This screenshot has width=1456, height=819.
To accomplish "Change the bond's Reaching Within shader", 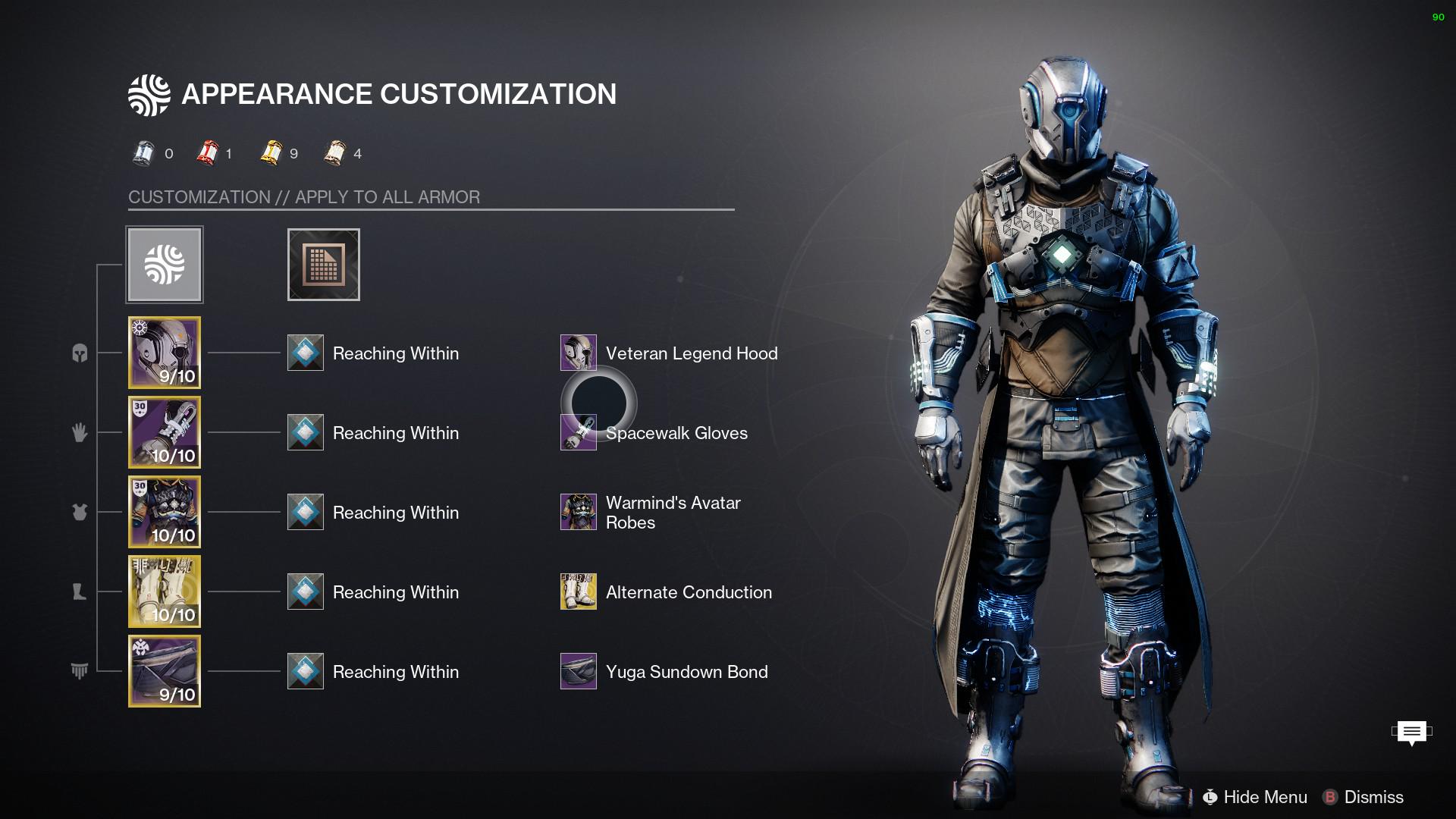I will pyautogui.click(x=306, y=671).
